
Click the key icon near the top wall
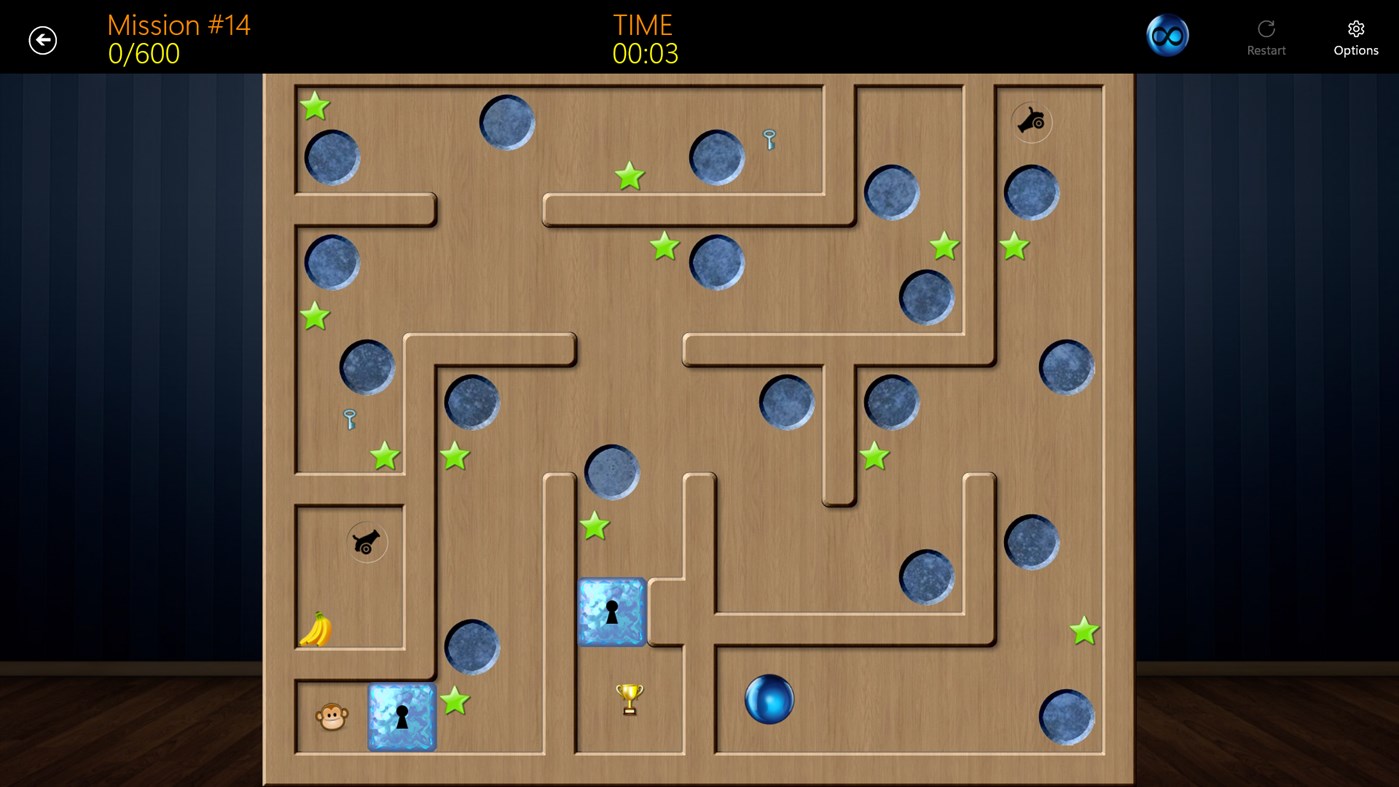point(769,141)
